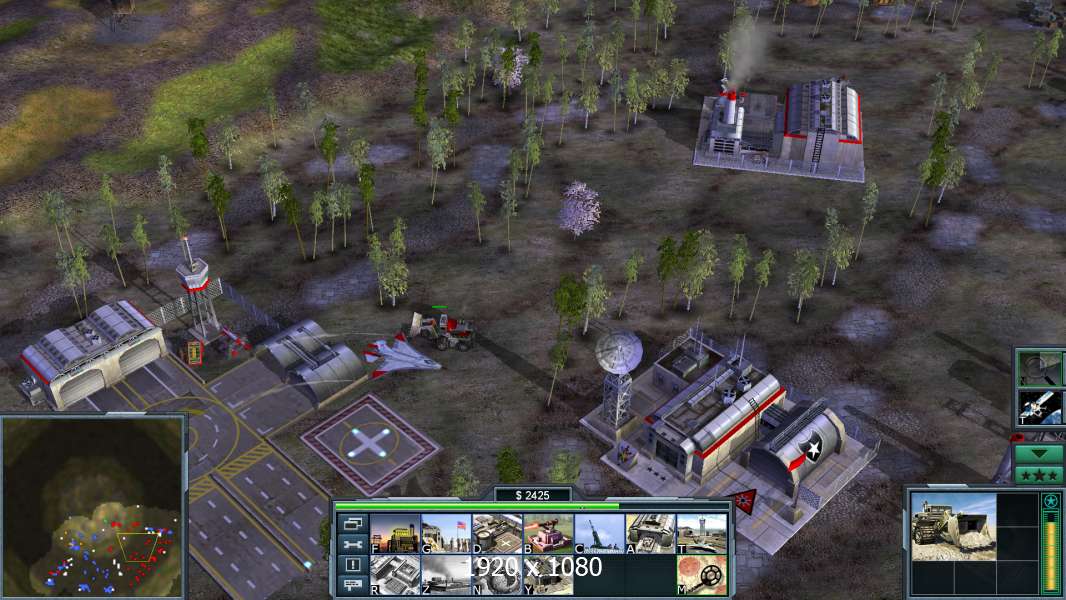Click the overlapping windows button on control bar
Screen dimensions: 1066x600
tap(352, 524)
